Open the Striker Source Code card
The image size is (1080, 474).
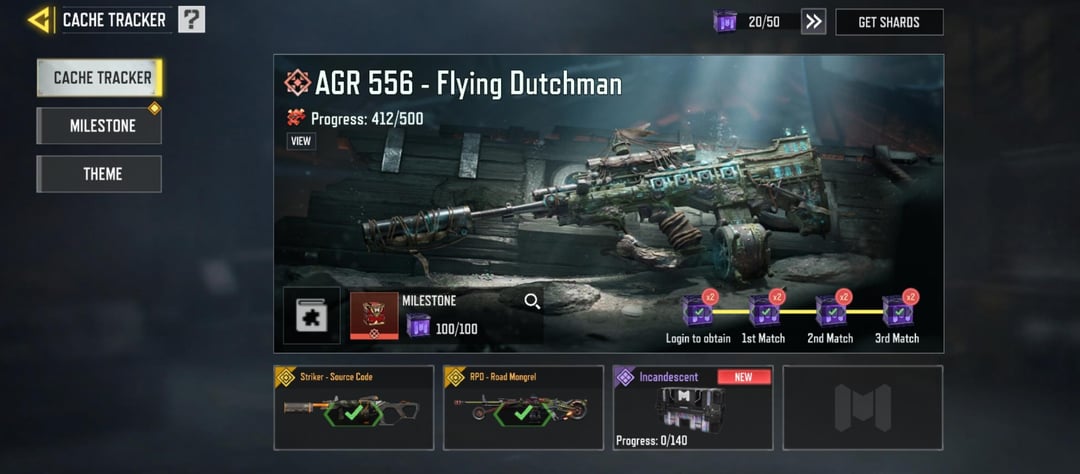point(354,407)
